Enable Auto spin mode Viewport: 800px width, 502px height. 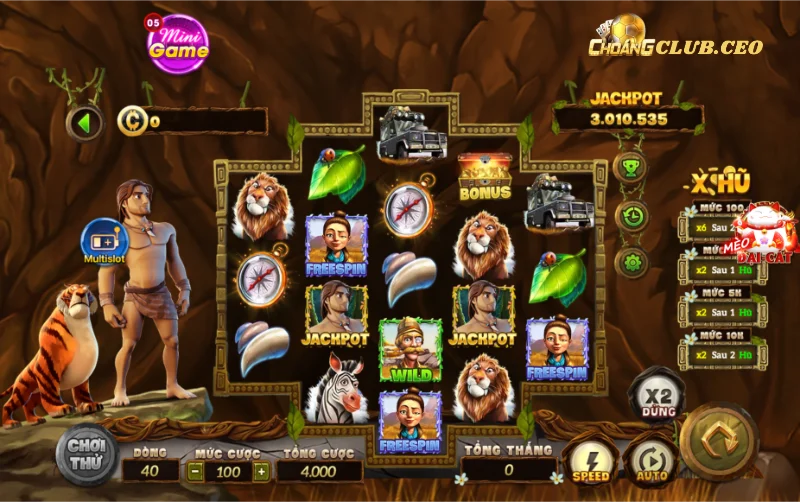pyautogui.click(x=649, y=463)
